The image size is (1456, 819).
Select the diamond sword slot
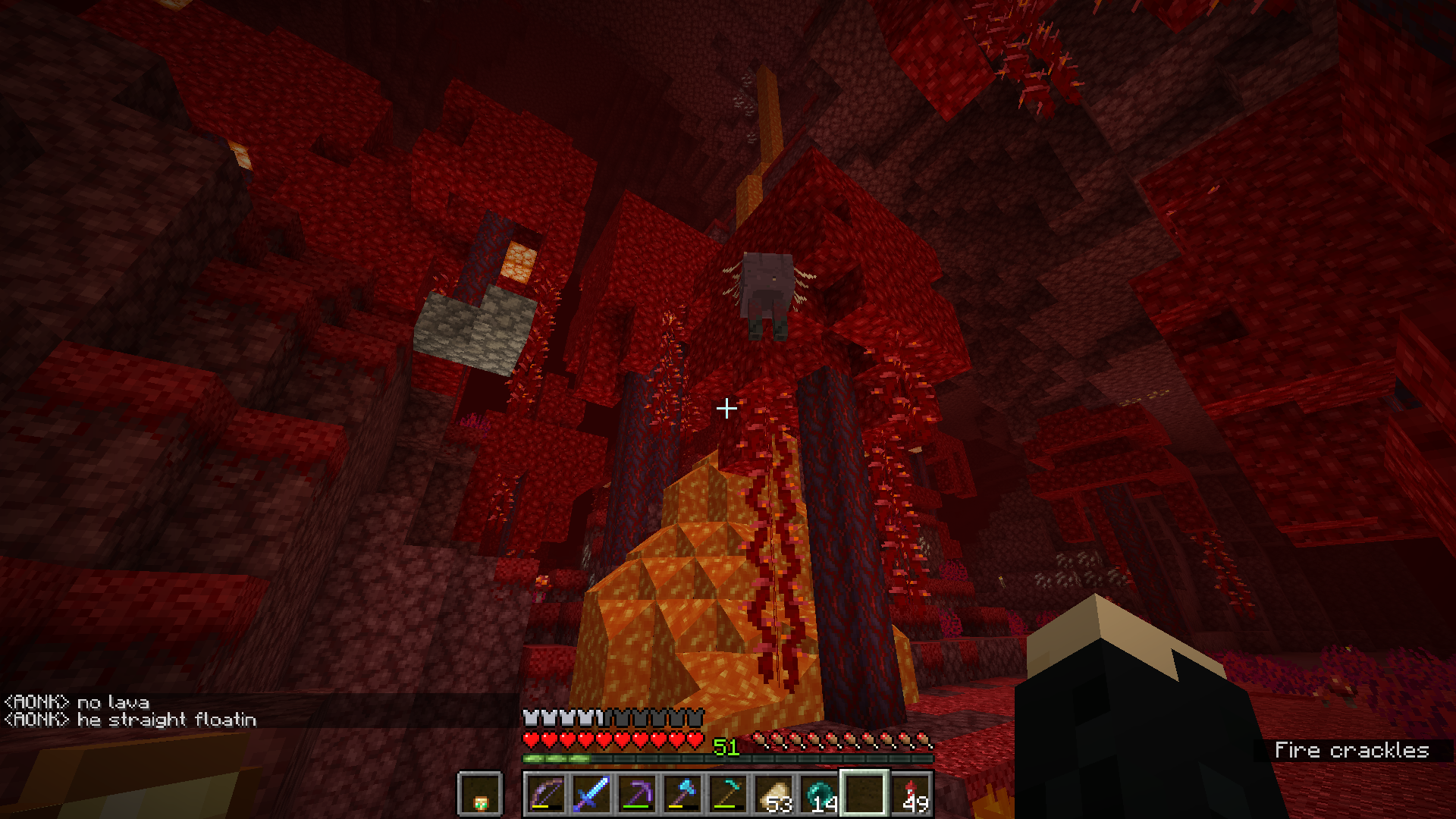591,794
